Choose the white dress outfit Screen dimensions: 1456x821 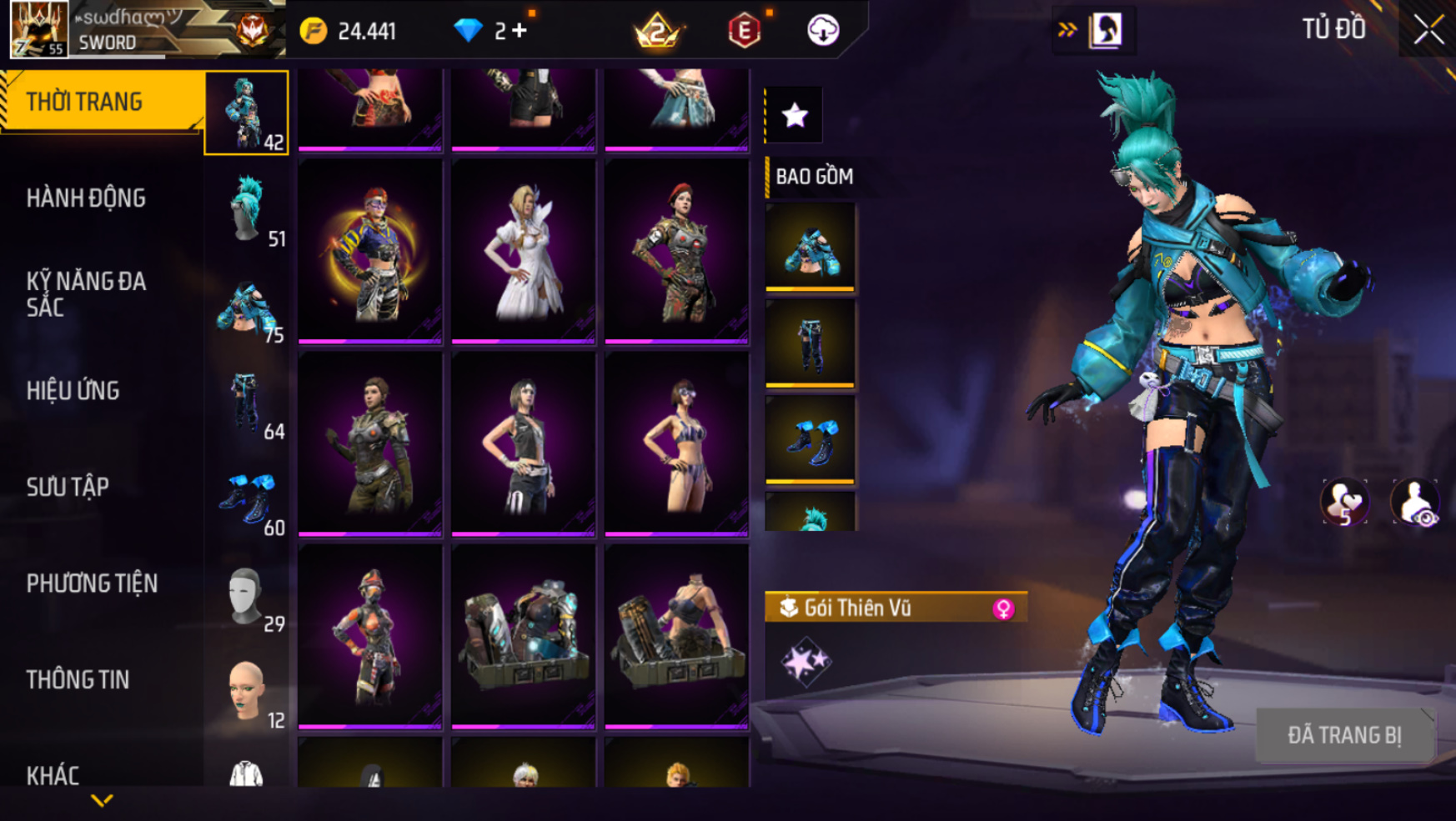point(524,251)
